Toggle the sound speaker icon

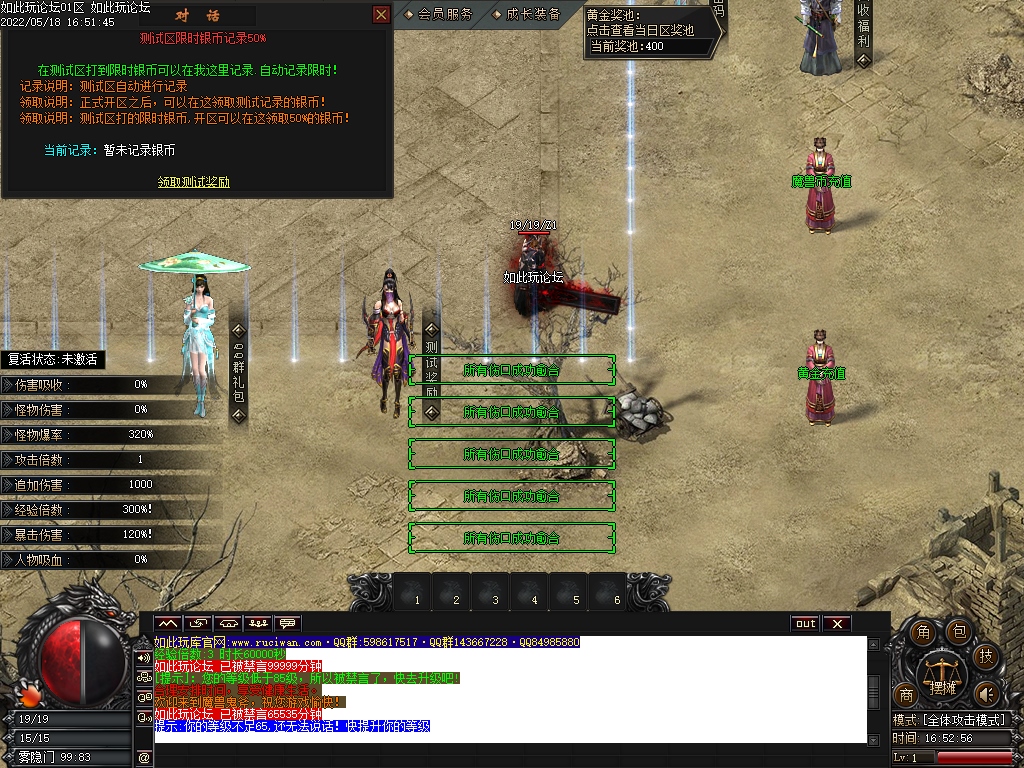(x=986, y=694)
